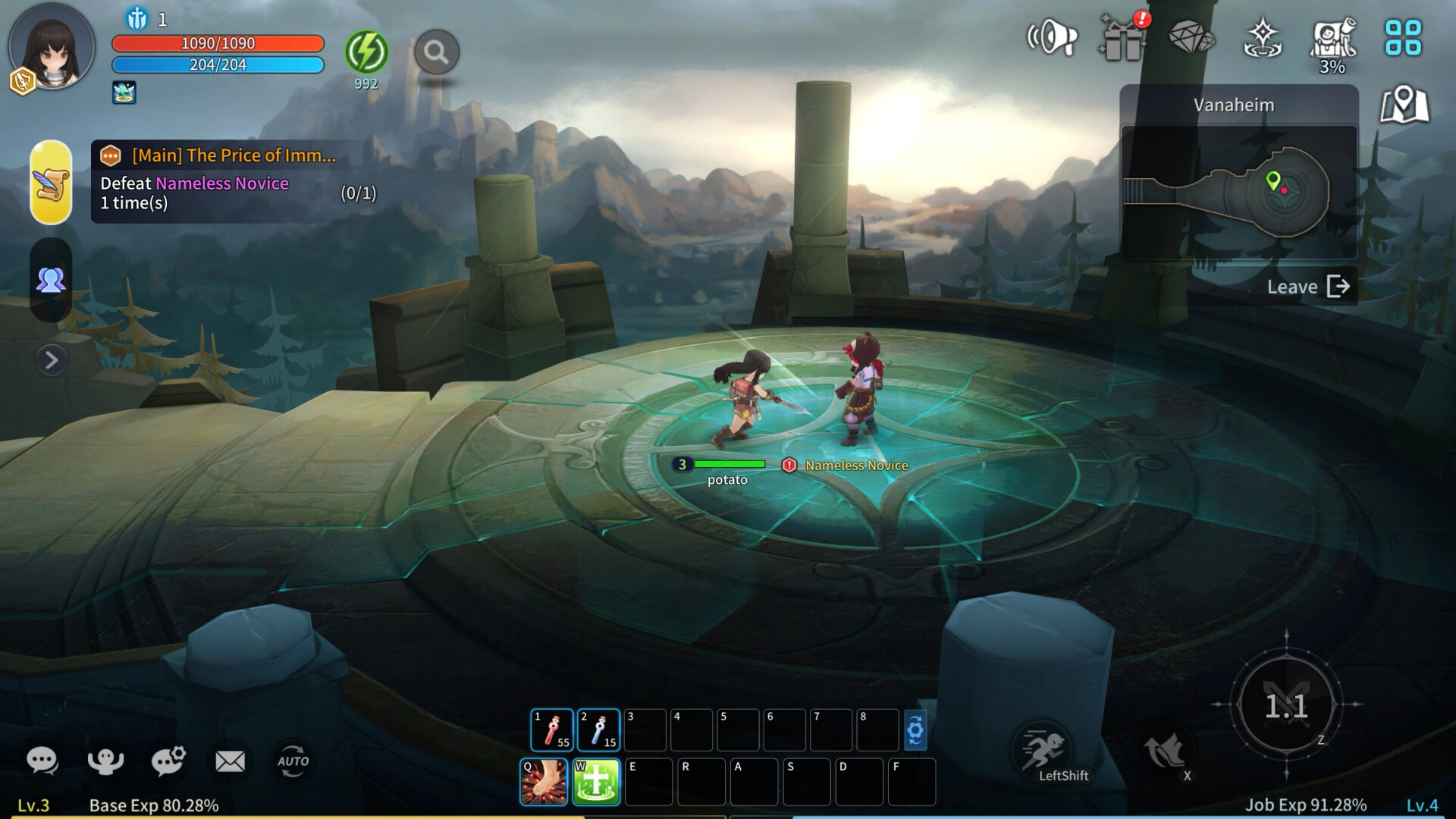Open the mail envelope icon
Screen dimensions: 1456x819
tap(230, 761)
